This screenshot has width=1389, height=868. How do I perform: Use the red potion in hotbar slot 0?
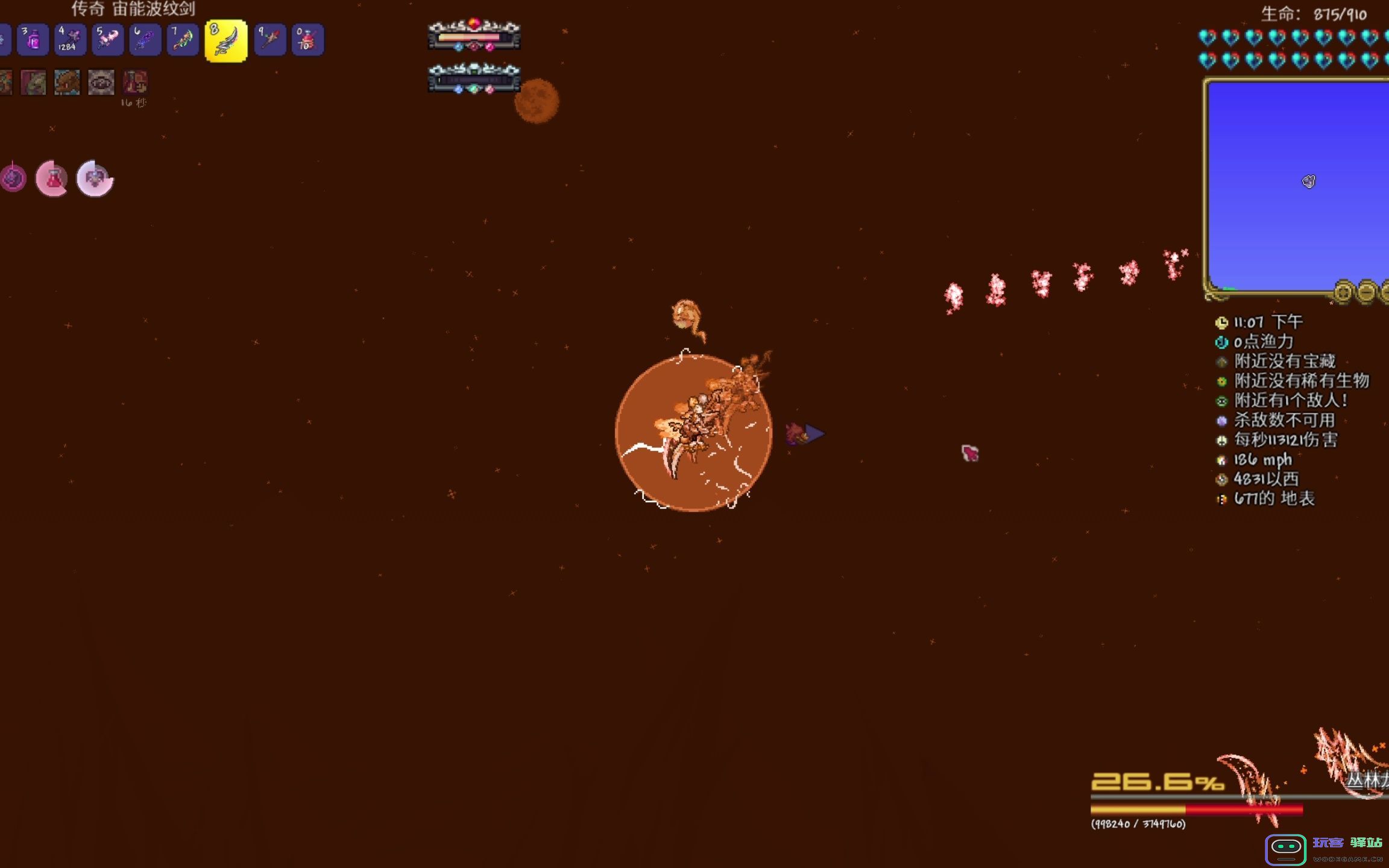tap(307, 40)
